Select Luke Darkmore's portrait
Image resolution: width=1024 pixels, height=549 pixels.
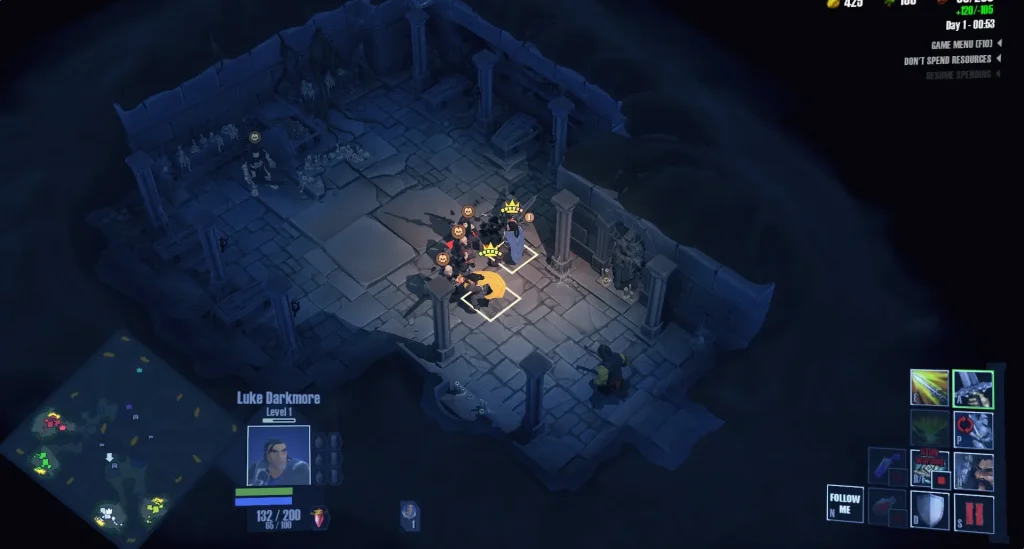click(x=278, y=455)
